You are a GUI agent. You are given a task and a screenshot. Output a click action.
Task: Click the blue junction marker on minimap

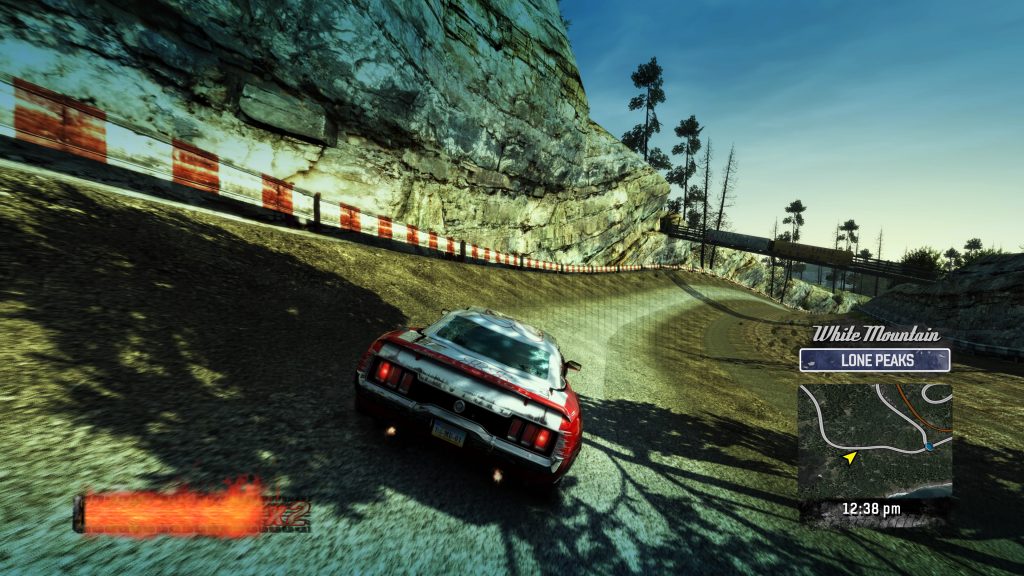(x=929, y=446)
